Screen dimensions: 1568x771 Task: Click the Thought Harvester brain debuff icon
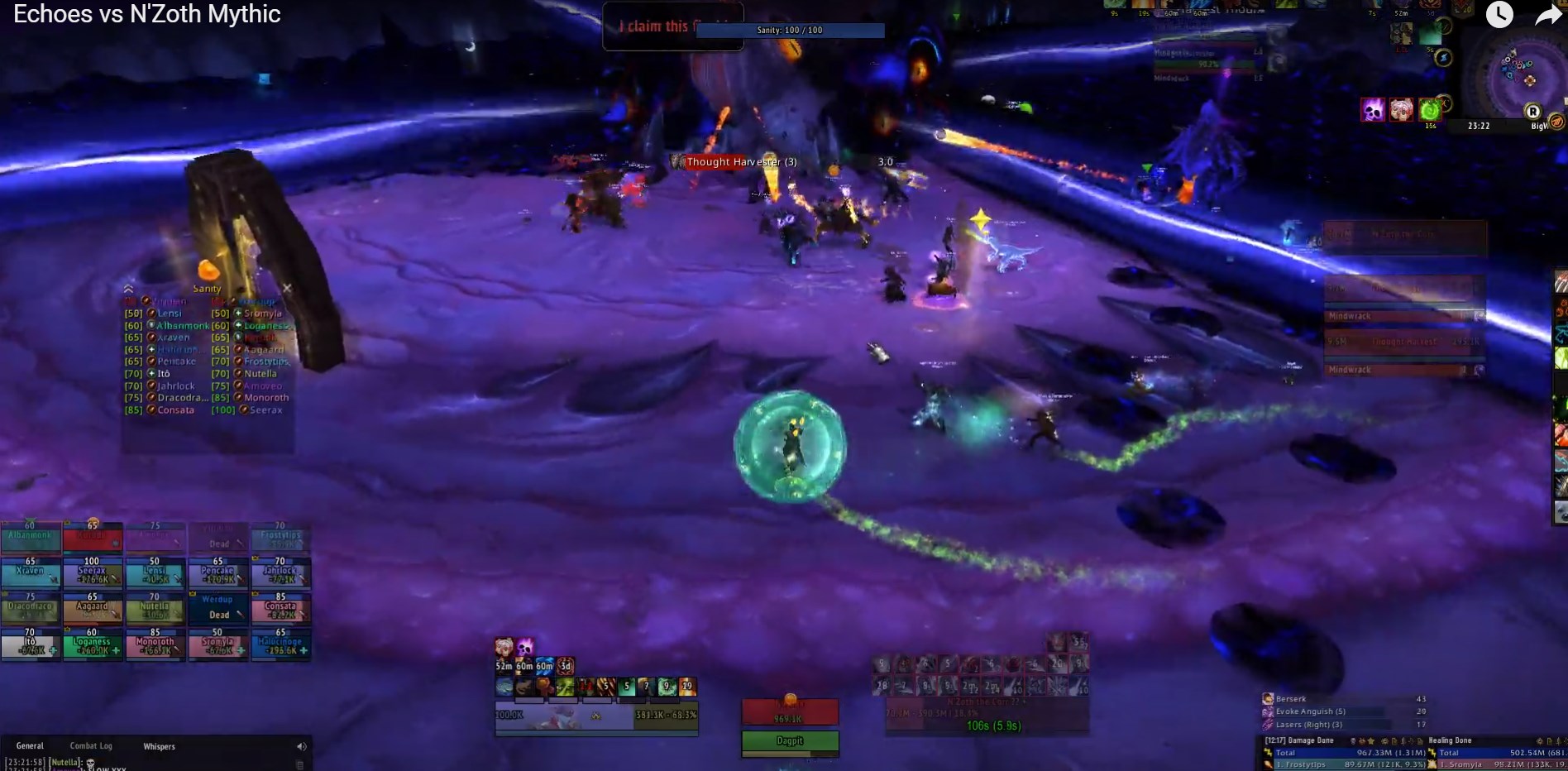pyautogui.click(x=1401, y=110)
